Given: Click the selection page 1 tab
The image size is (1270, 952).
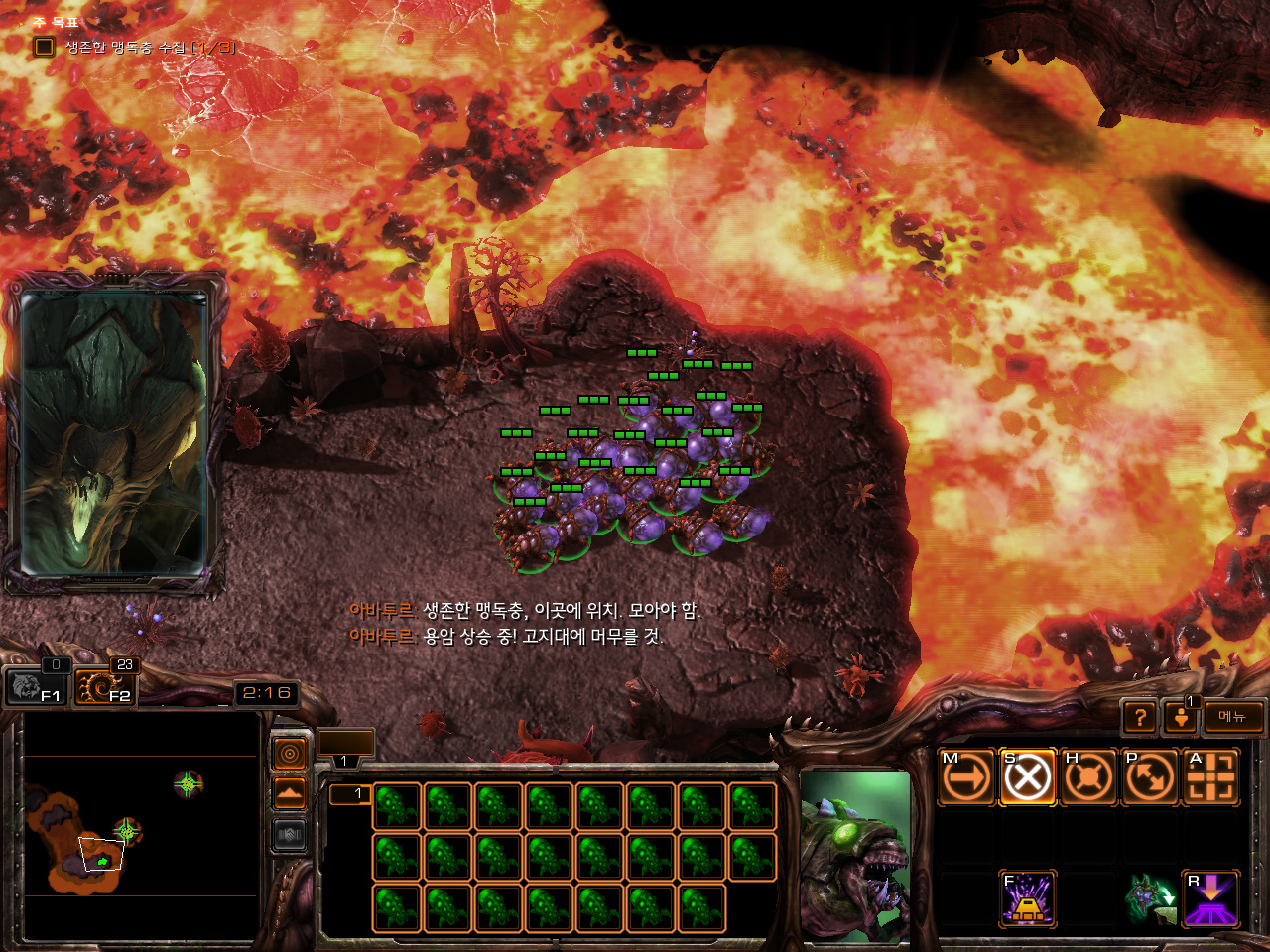Looking at the screenshot, I should tap(350, 793).
